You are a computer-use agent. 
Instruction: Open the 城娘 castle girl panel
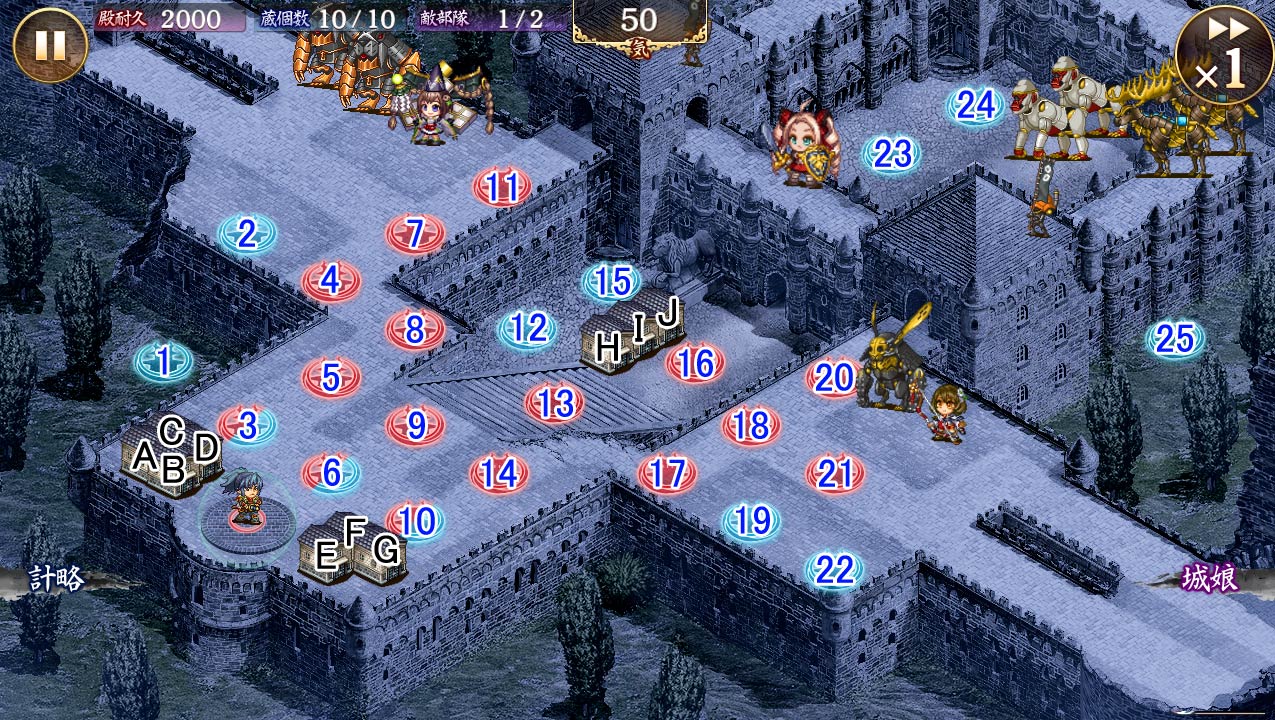[x=1210, y=579]
